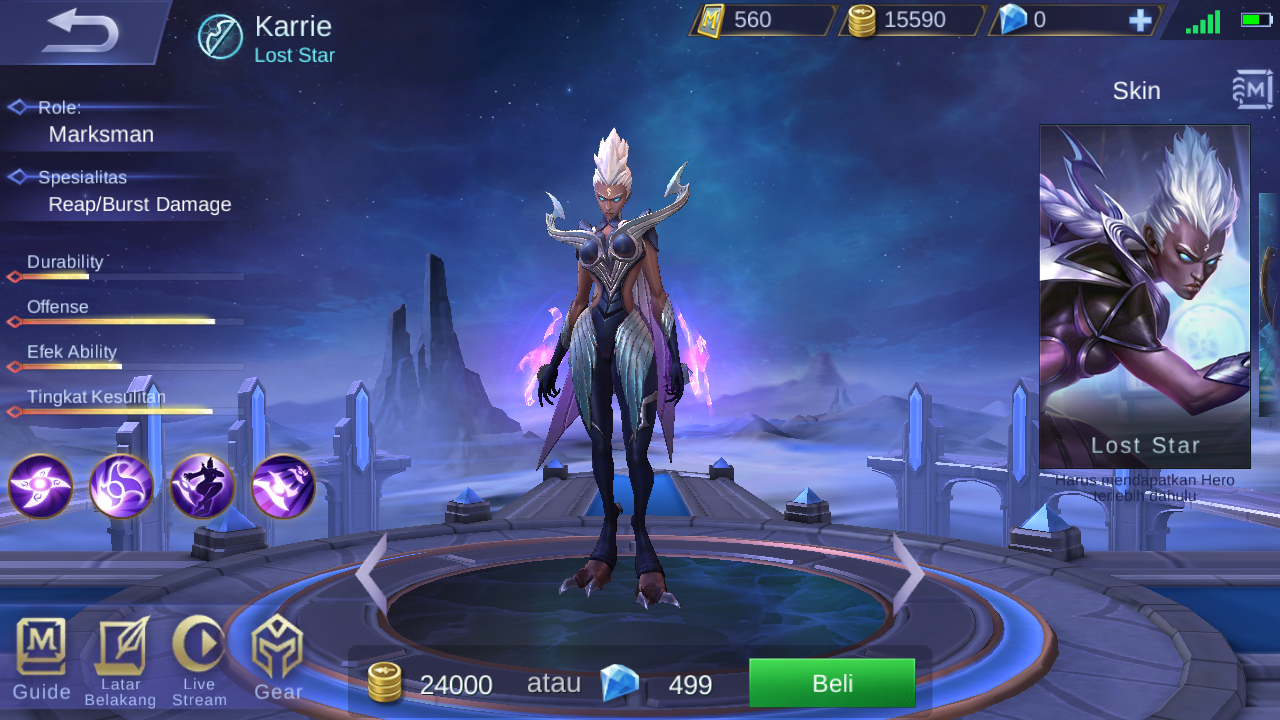Open the M logo beside the Skin label
Image resolution: width=1280 pixels, height=720 pixels.
pos(1252,90)
